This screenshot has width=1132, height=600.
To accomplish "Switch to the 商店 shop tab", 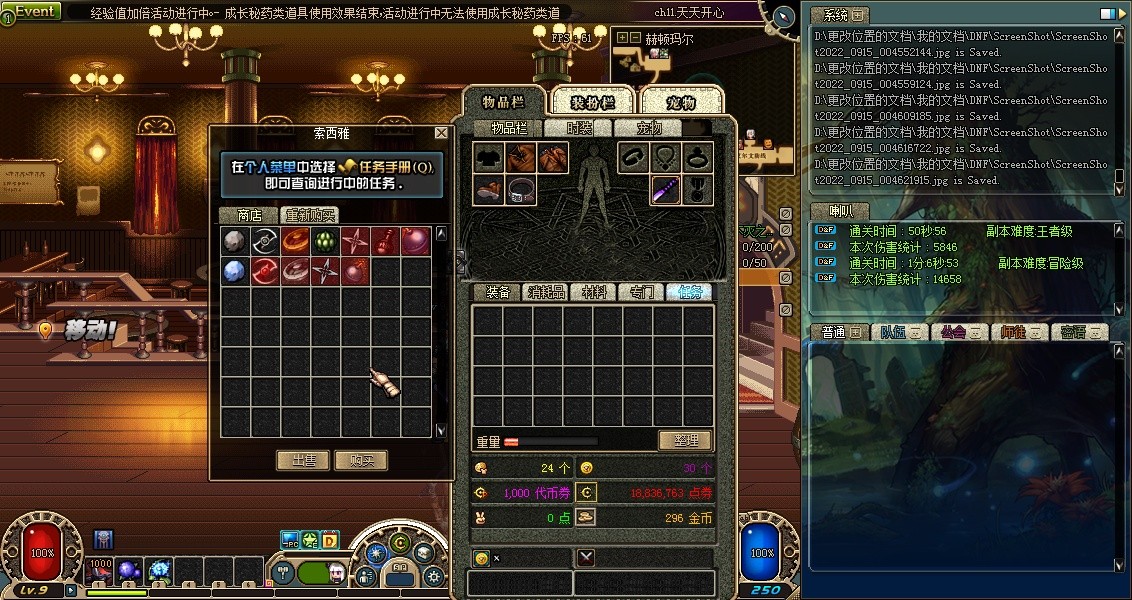I will tap(249, 215).
